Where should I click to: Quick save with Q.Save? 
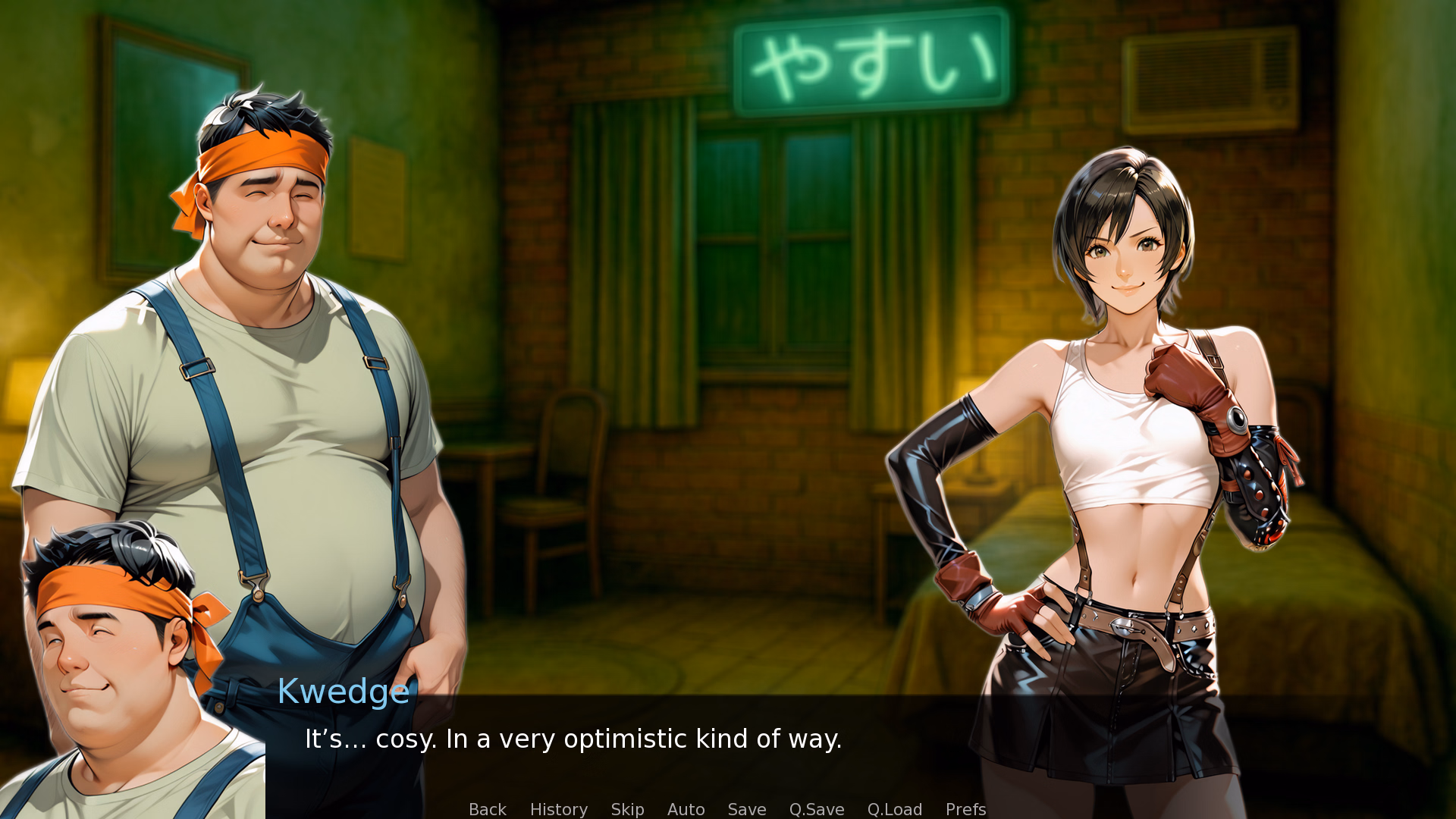click(816, 809)
